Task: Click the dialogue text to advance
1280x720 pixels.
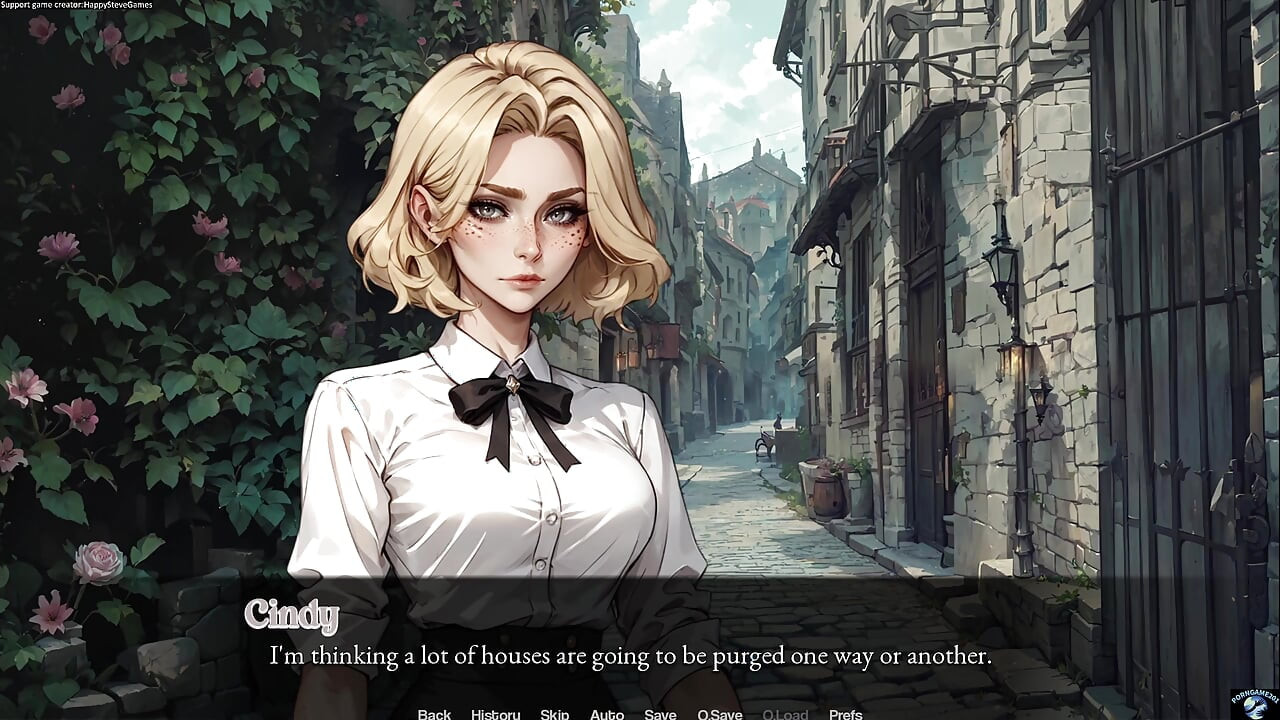Action: [628, 655]
